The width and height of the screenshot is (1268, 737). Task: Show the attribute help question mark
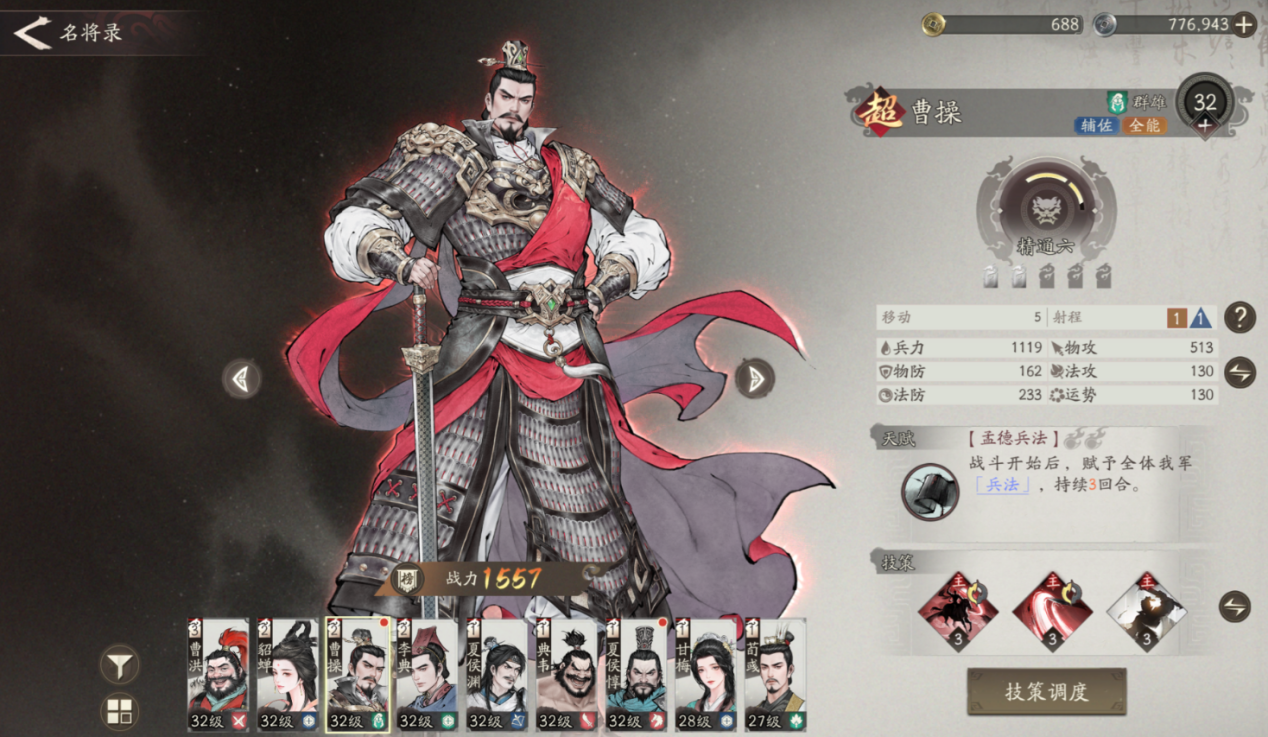(x=1239, y=317)
